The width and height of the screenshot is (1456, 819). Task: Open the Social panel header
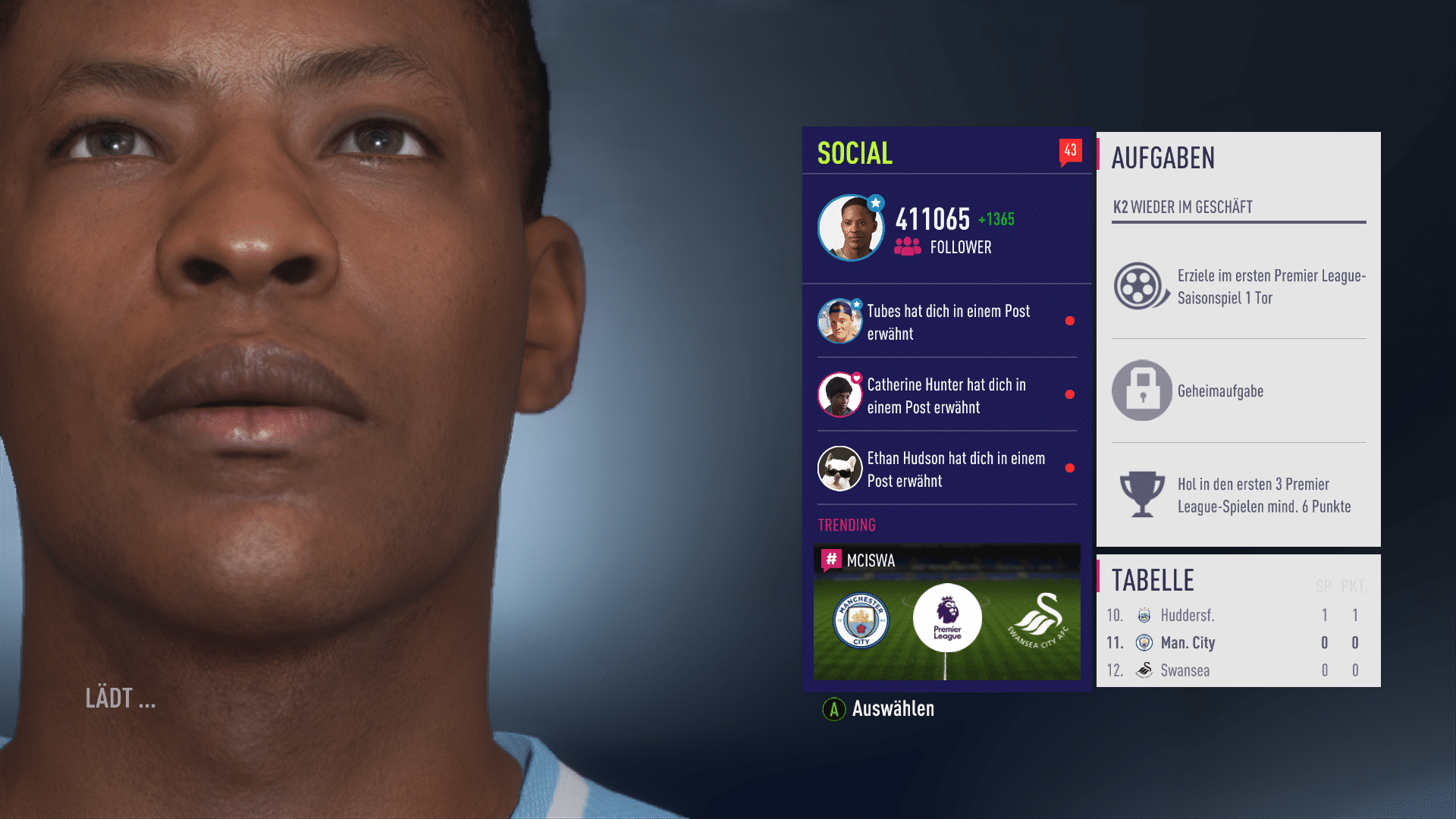[x=855, y=153]
